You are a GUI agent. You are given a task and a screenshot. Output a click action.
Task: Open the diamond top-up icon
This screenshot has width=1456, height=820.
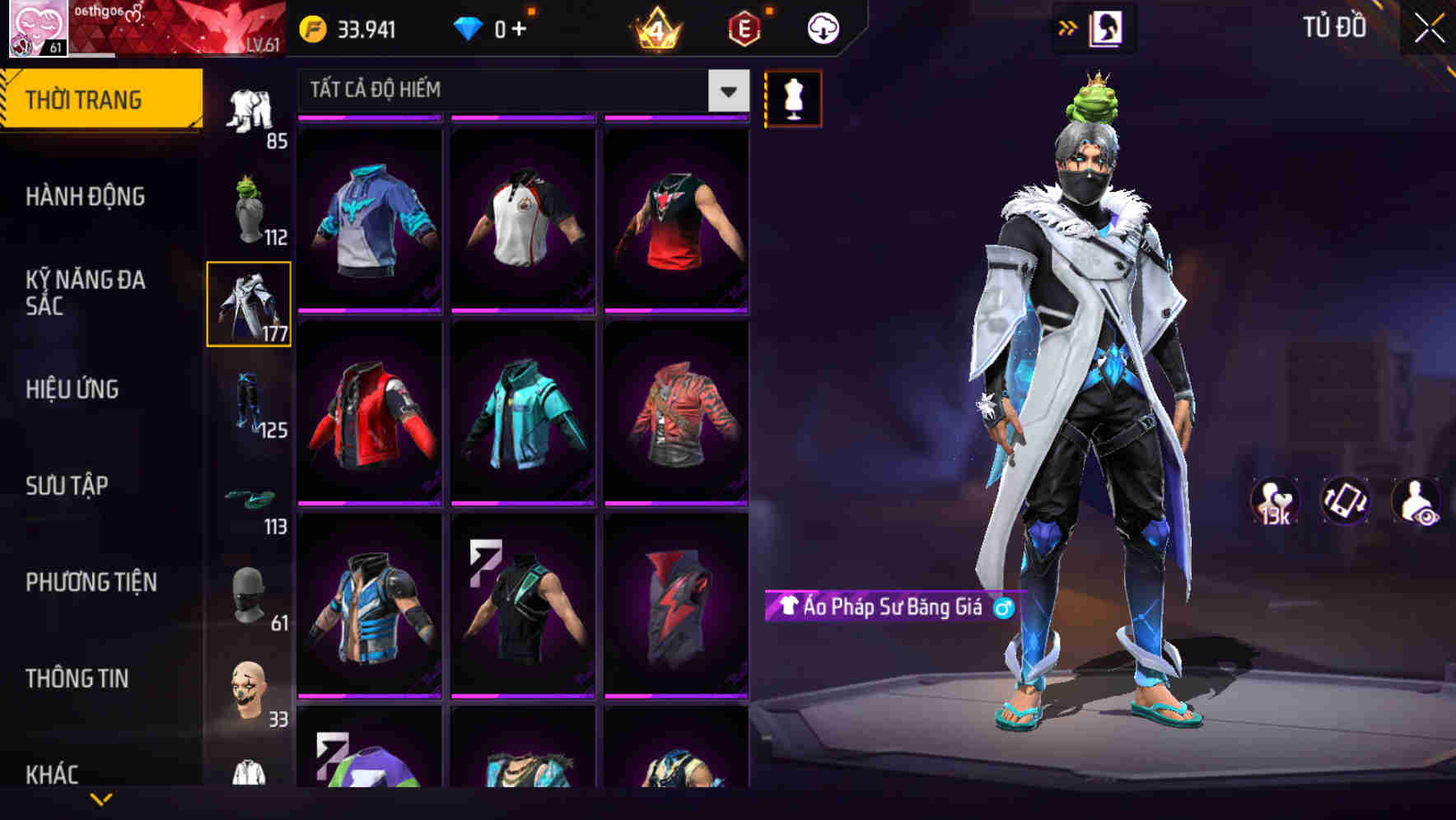point(468,28)
